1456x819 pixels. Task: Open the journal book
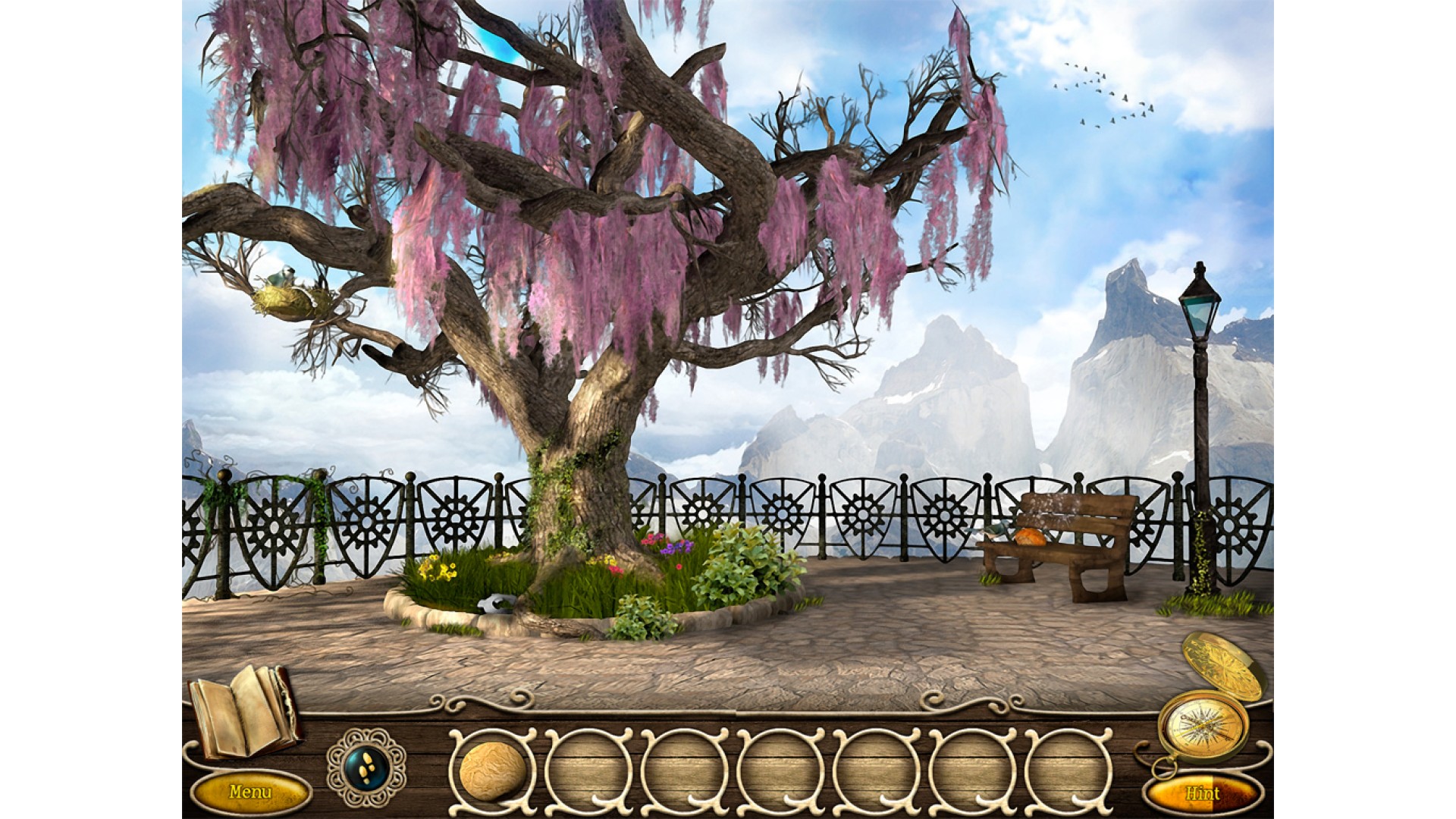tap(243, 711)
